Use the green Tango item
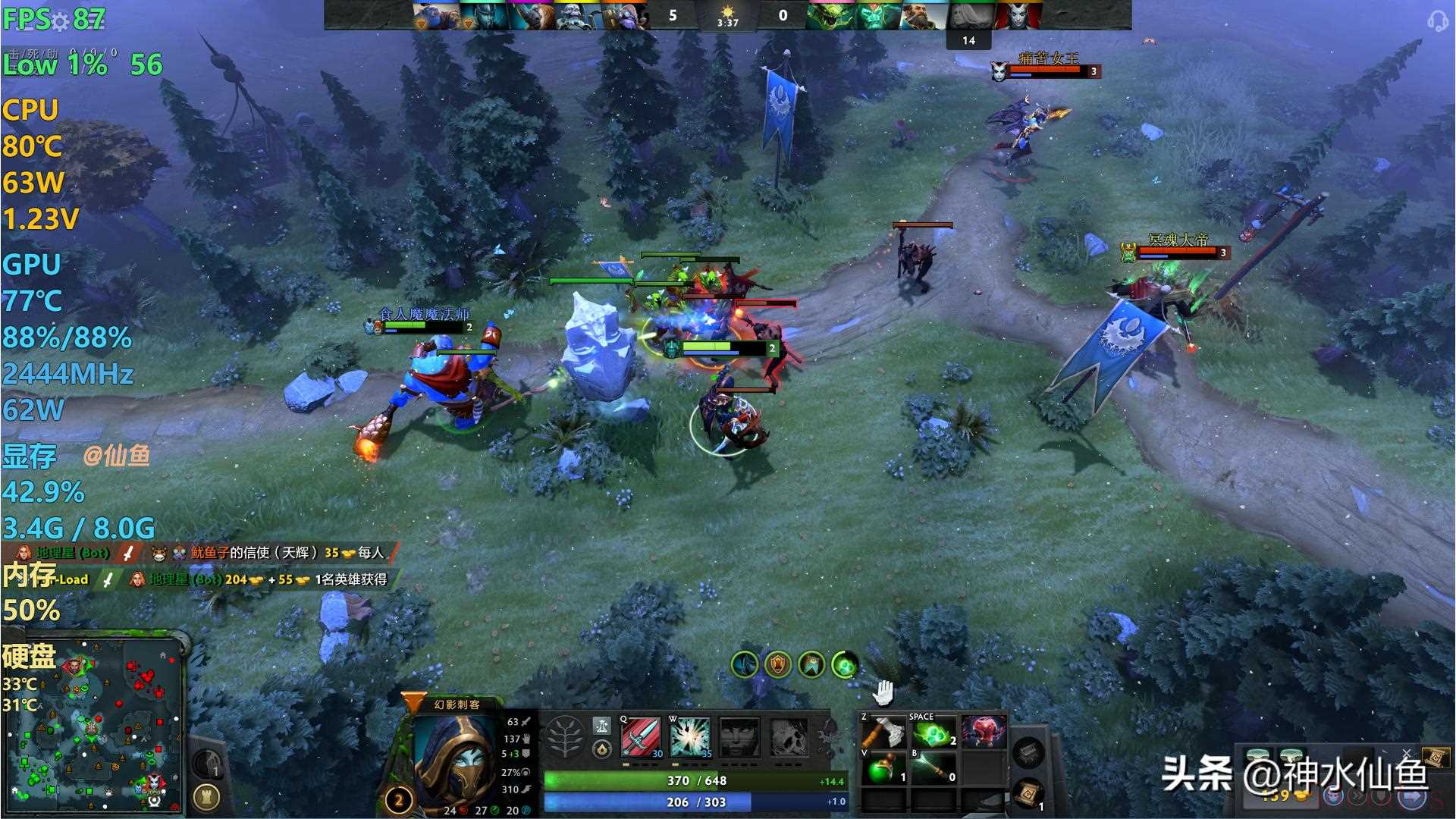Viewport: 1456px width, 819px height. (933, 733)
